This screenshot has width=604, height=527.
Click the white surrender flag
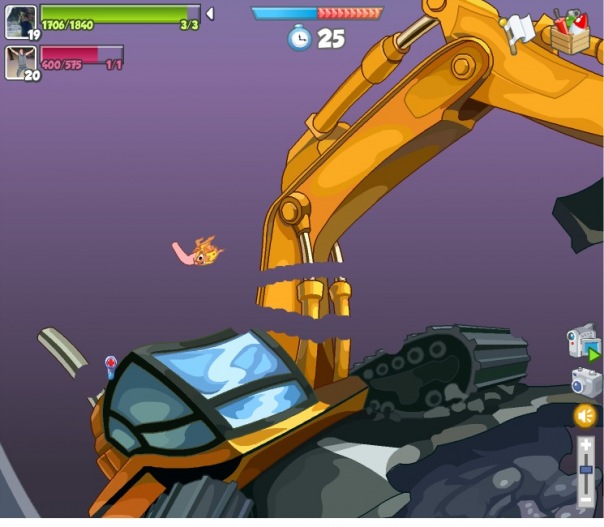point(519,31)
